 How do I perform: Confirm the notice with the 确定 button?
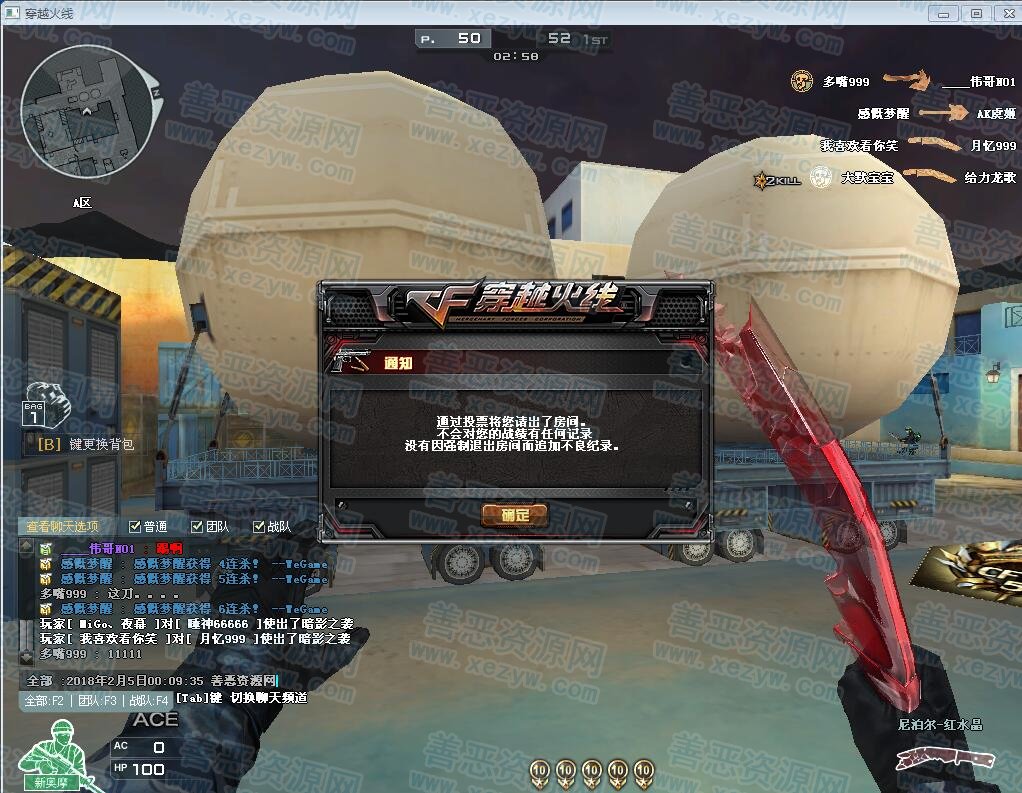(x=515, y=515)
